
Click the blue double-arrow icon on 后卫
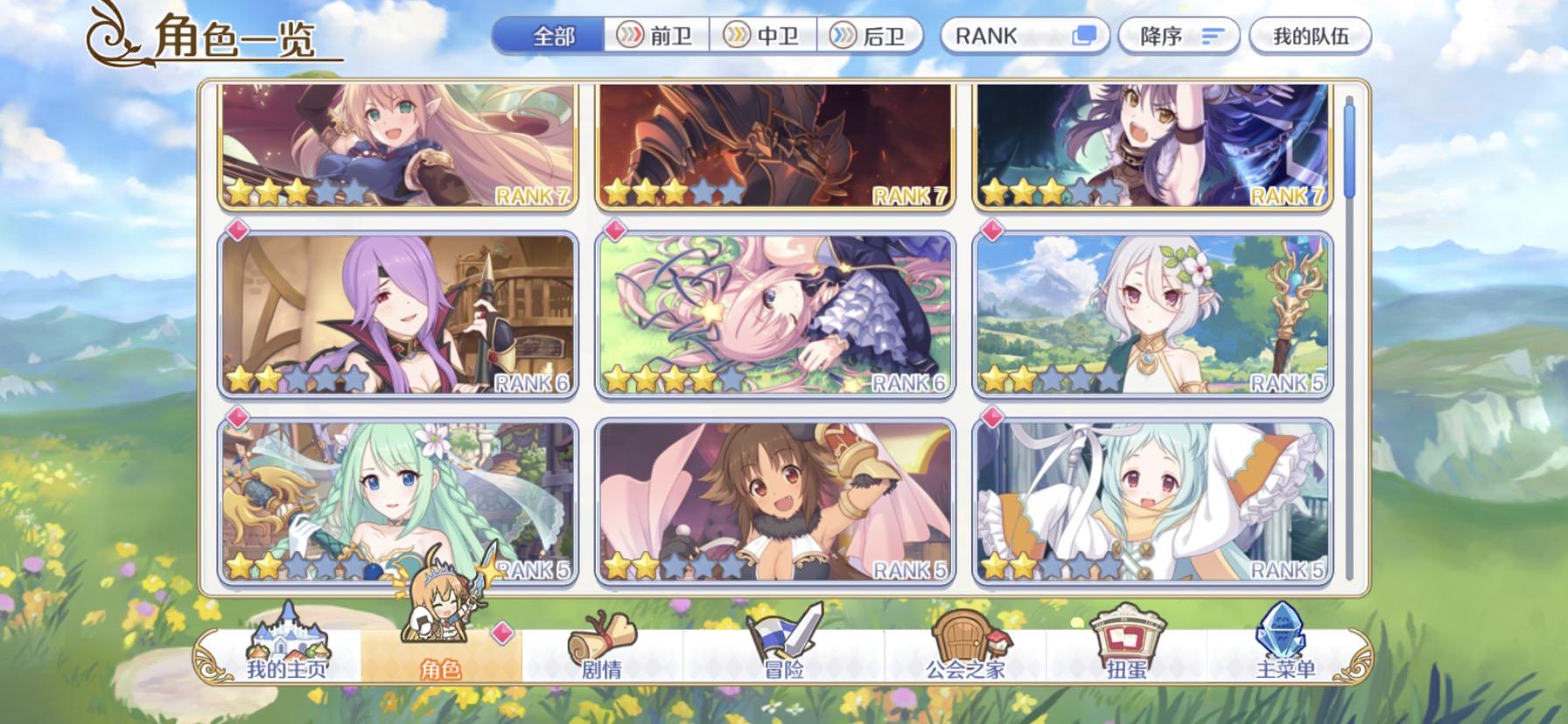coord(843,36)
